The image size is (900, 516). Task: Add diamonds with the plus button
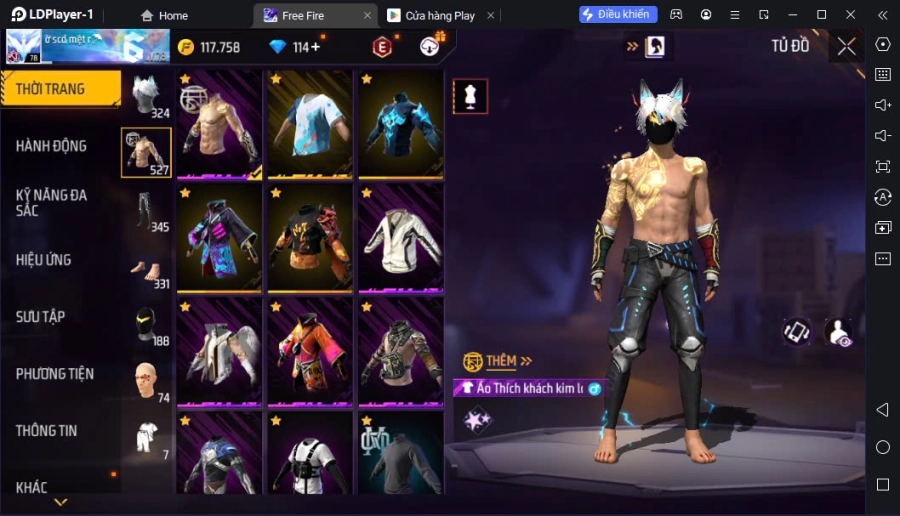coord(315,47)
